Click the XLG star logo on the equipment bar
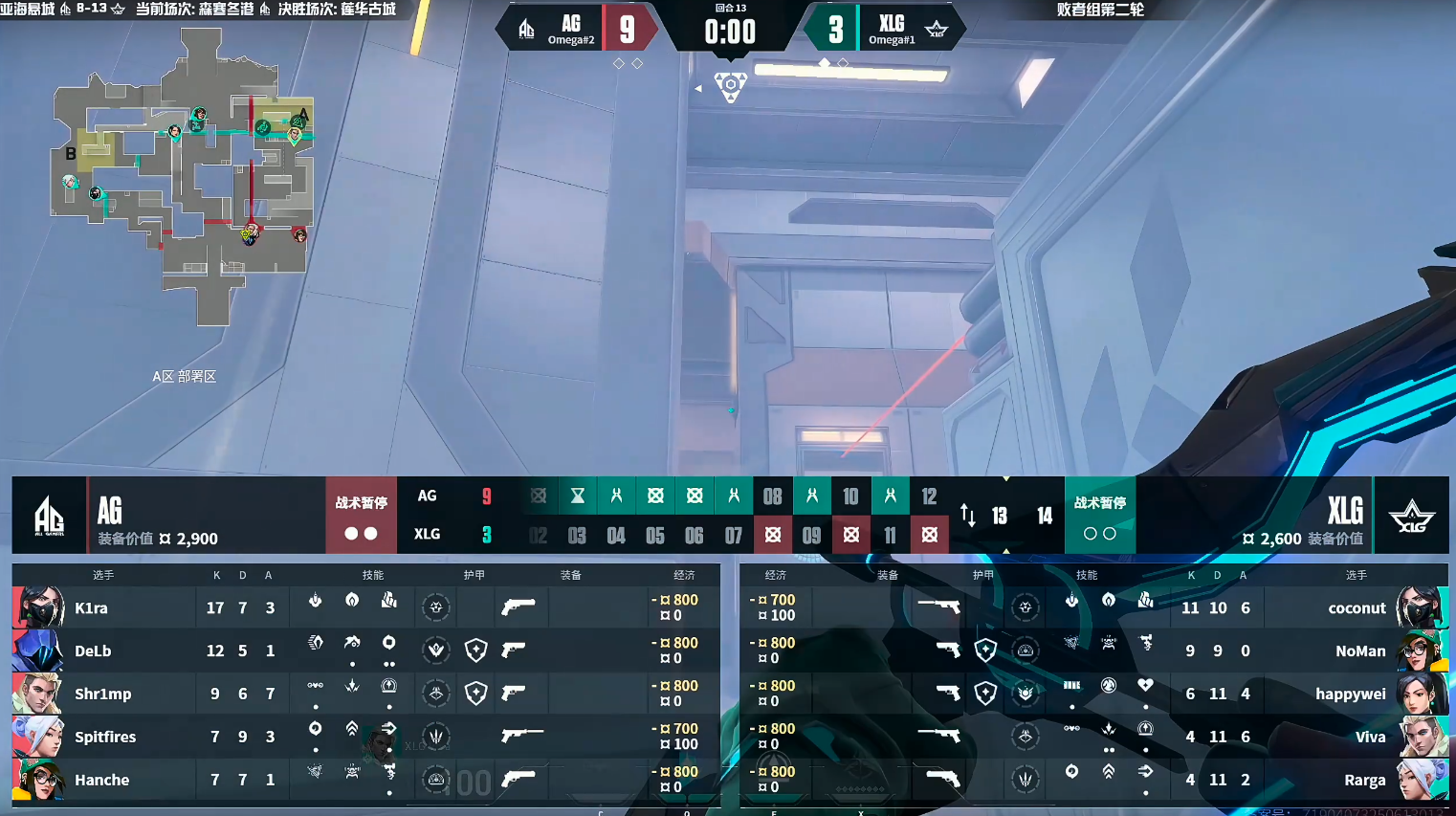This screenshot has height=816, width=1456. (x=1411, y=517)
